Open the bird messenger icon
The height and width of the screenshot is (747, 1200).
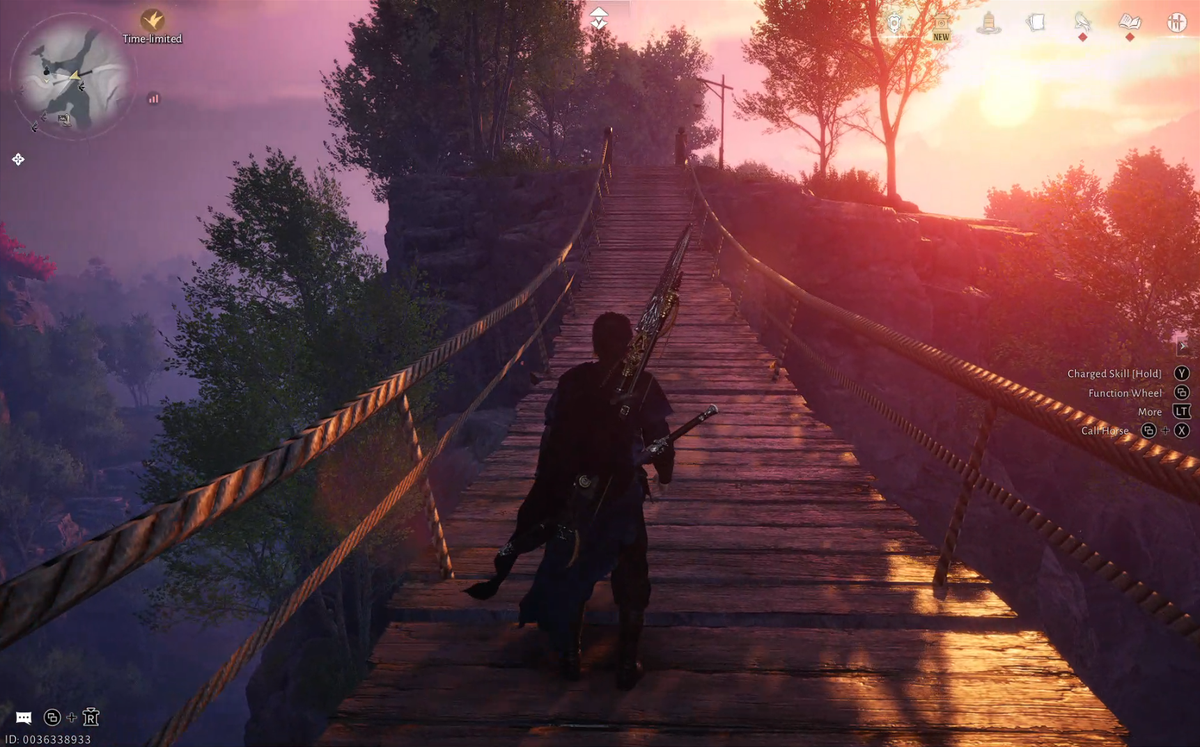pos(1082,21)
